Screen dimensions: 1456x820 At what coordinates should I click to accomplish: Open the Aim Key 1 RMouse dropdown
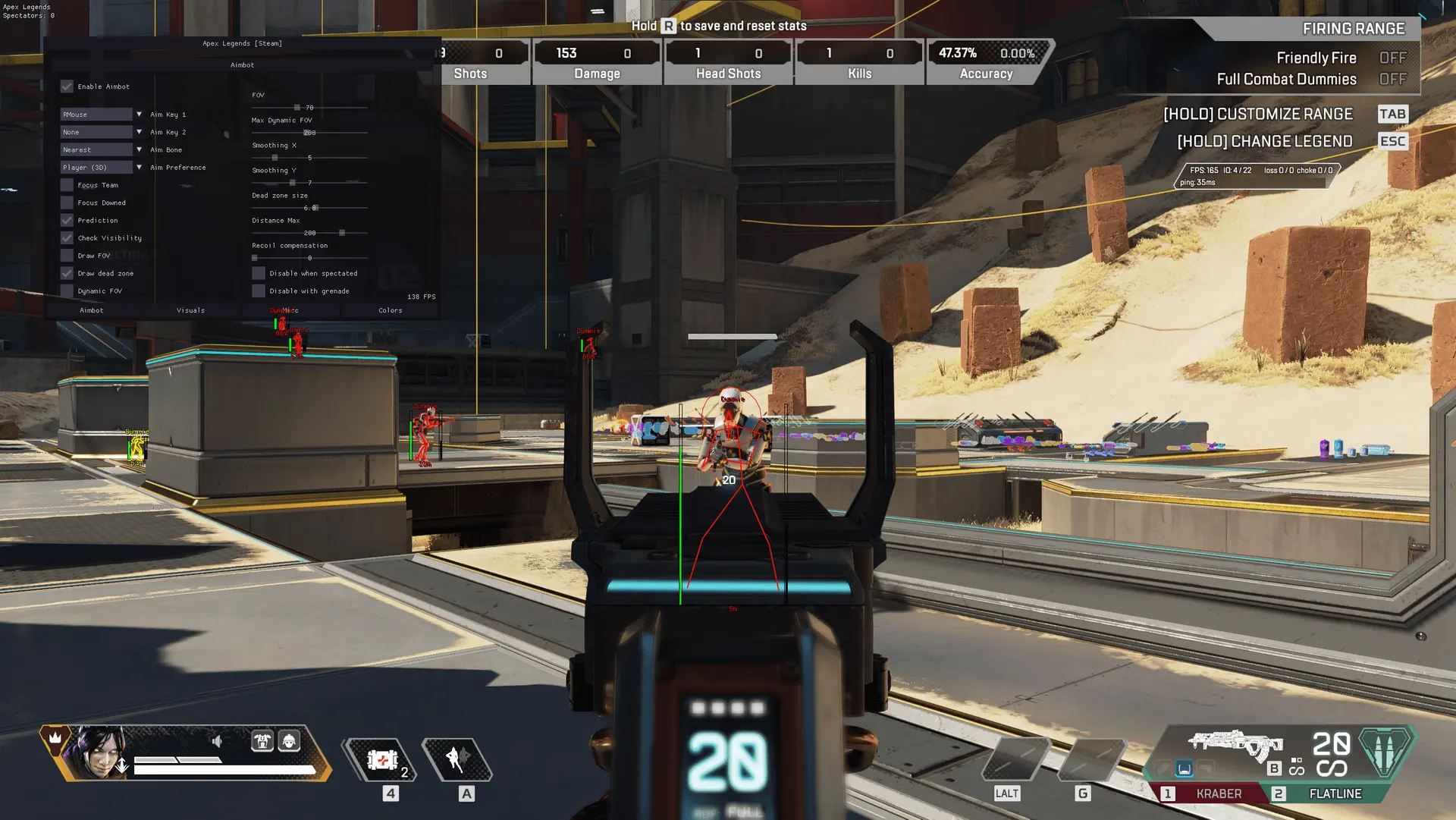click(96, 114)
